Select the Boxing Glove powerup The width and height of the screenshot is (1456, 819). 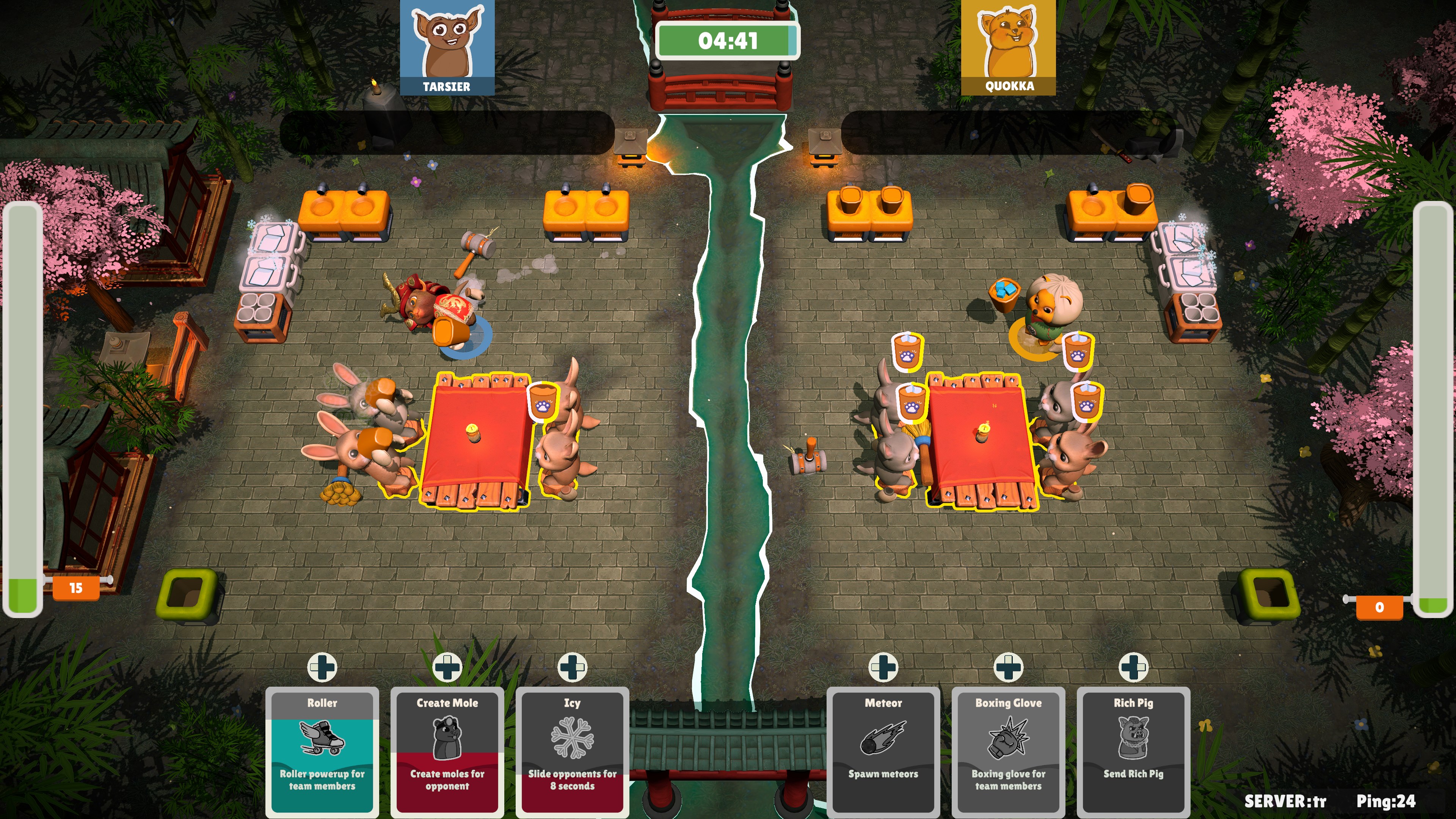(1008, 742)
